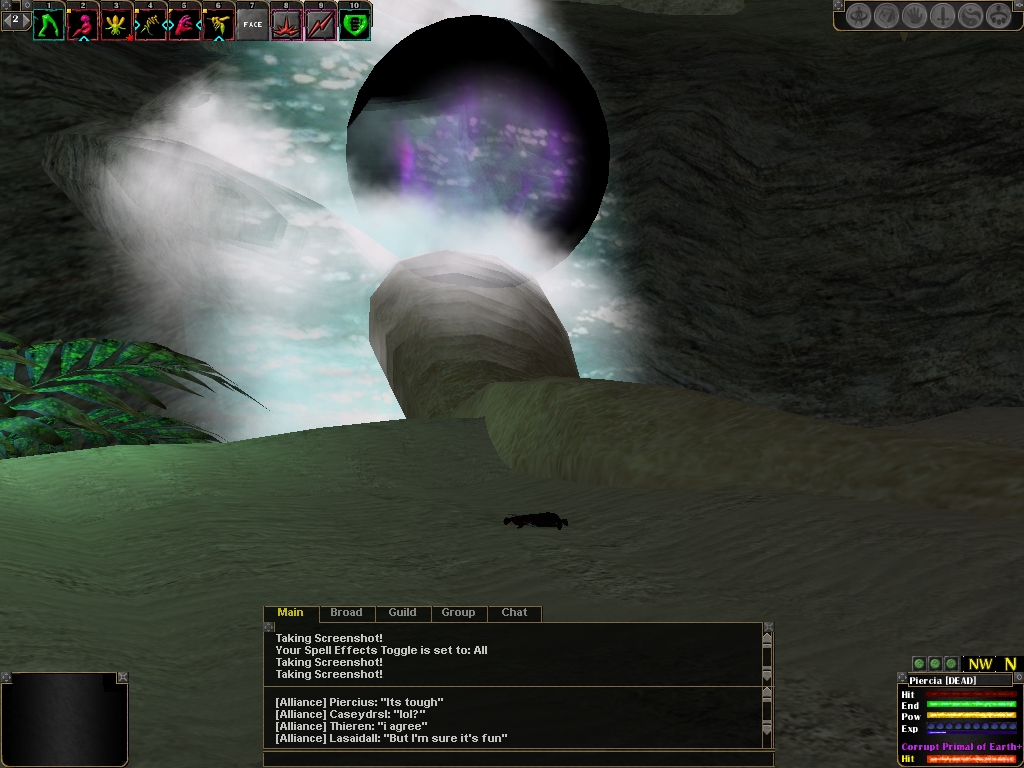Use the yellow flower ability in slot 3
The image size is (1024, 768).
coord(116,24)
